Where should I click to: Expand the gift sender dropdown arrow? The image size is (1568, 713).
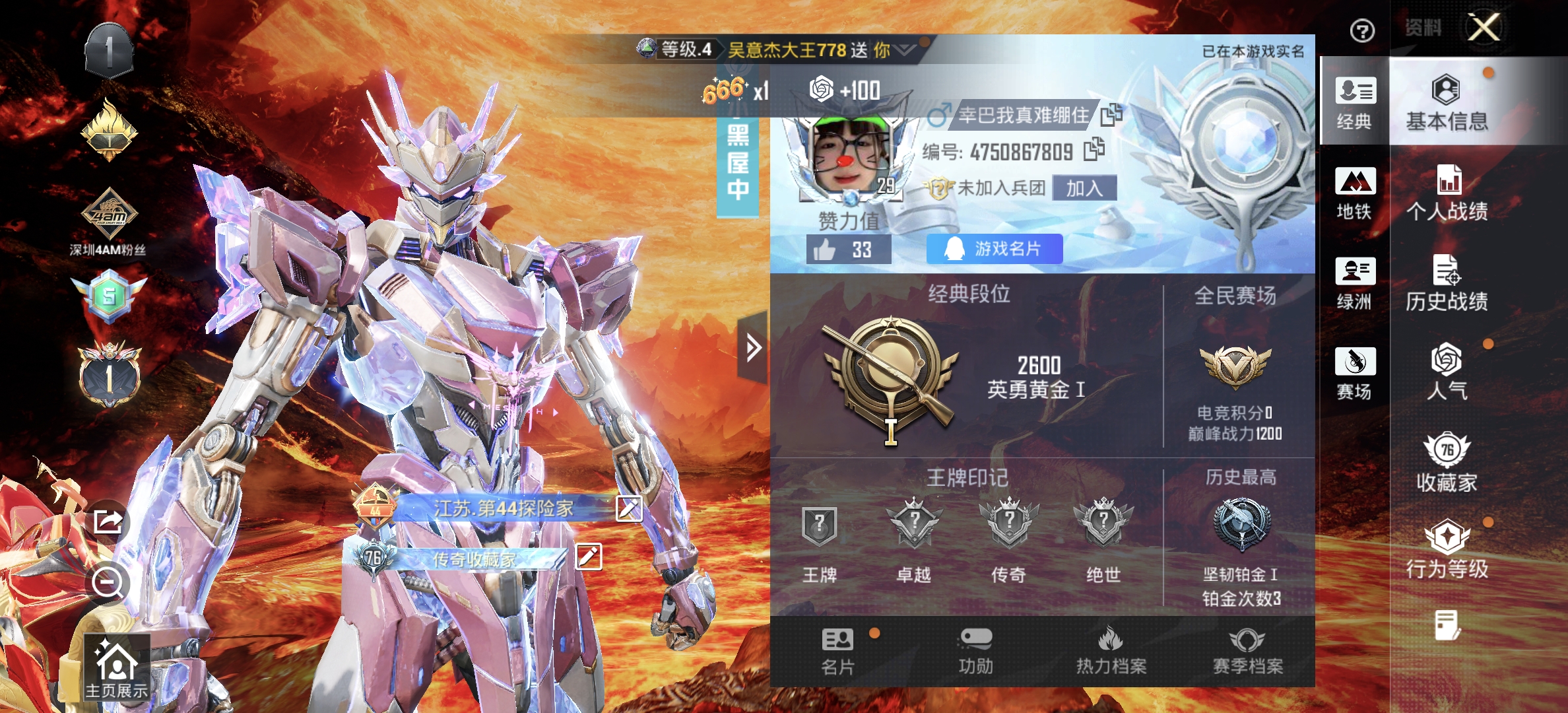pos(904,48)
